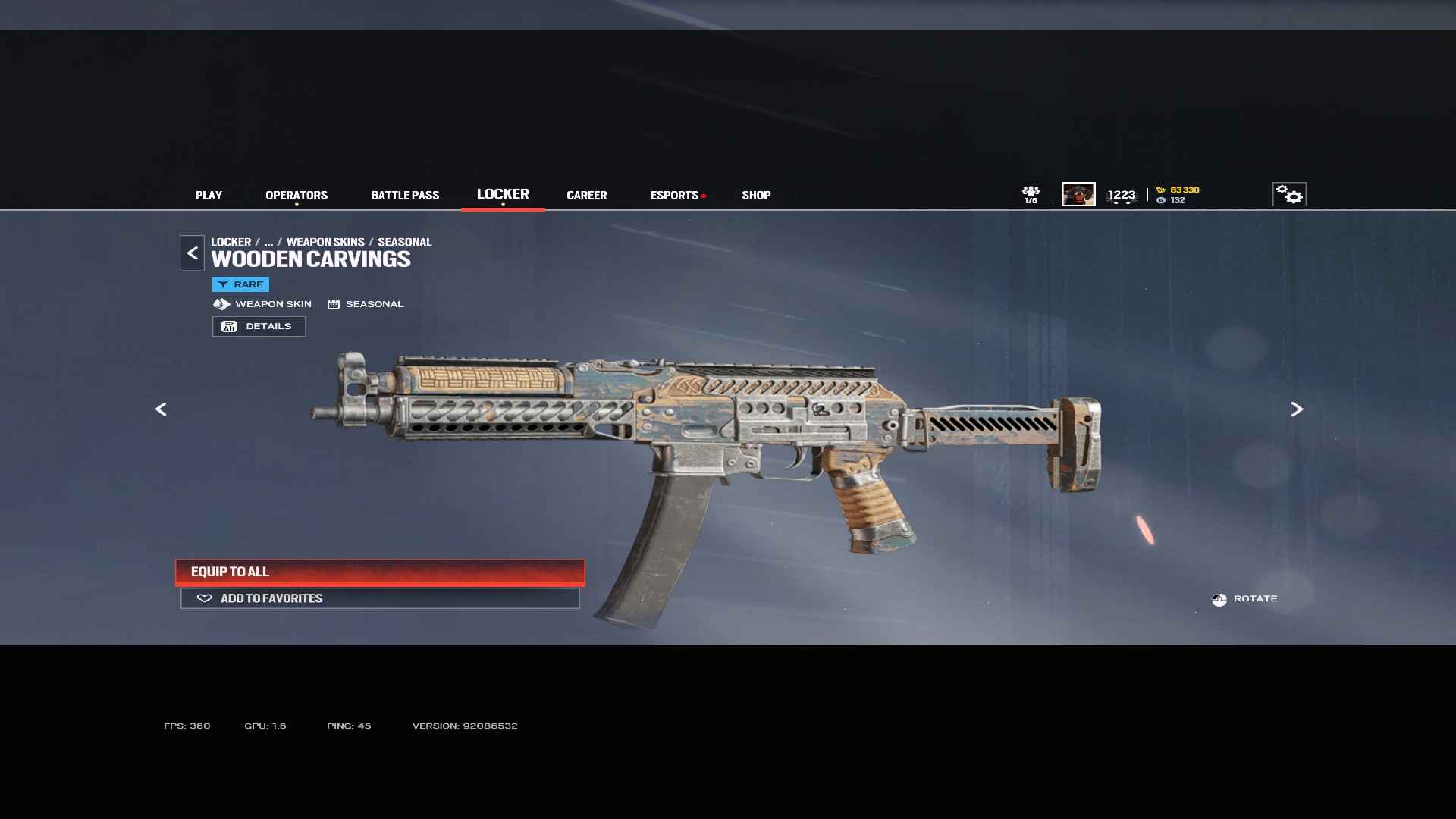Screen dimensions: 1456x819
Task: Equip Wooden Carvings to all weapons
Action: click(380, 572)
